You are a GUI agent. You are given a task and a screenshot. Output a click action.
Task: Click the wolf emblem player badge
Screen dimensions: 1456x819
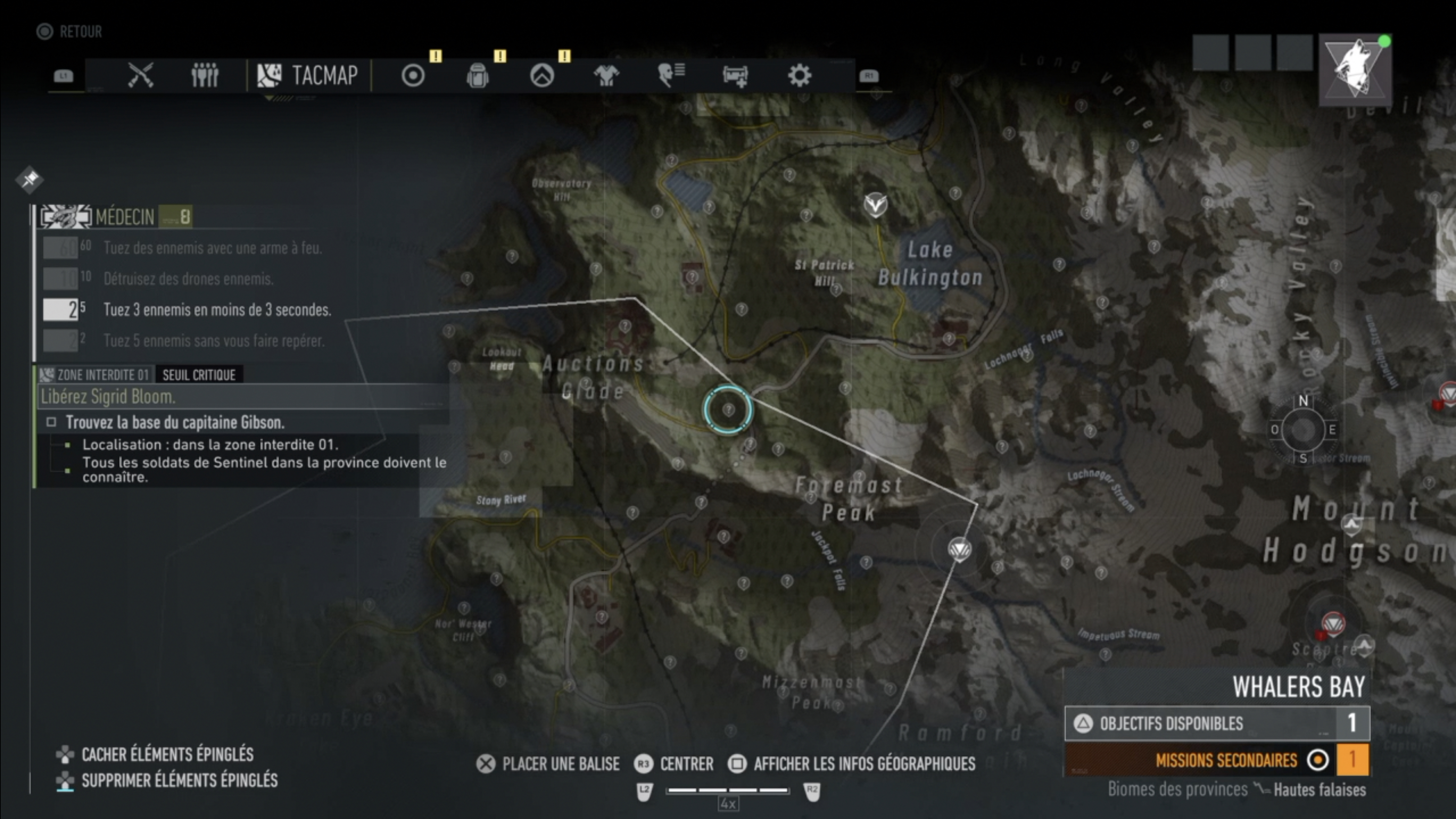(x=1355, y=70)
